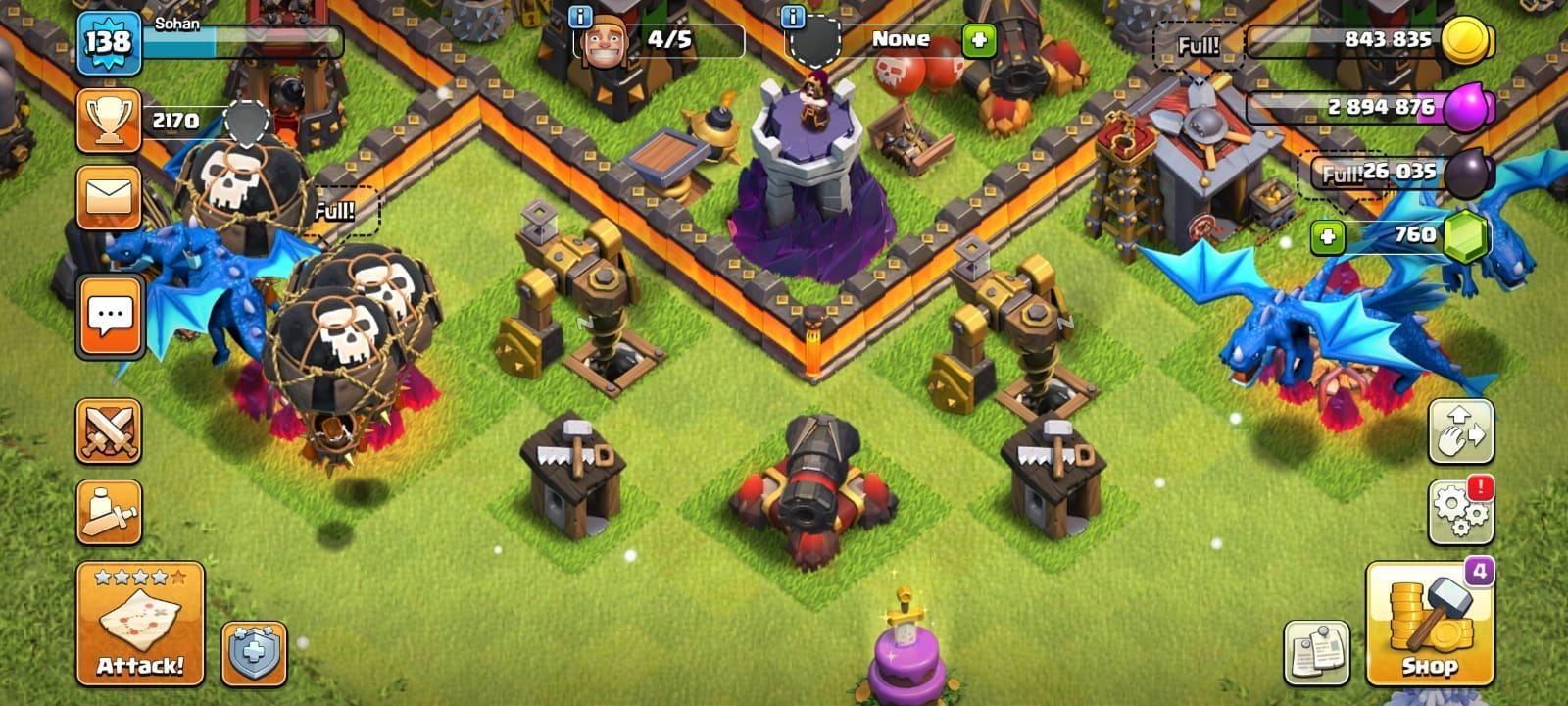
Task: Select the crossed swords battle icon
Action: click(111, 431)
